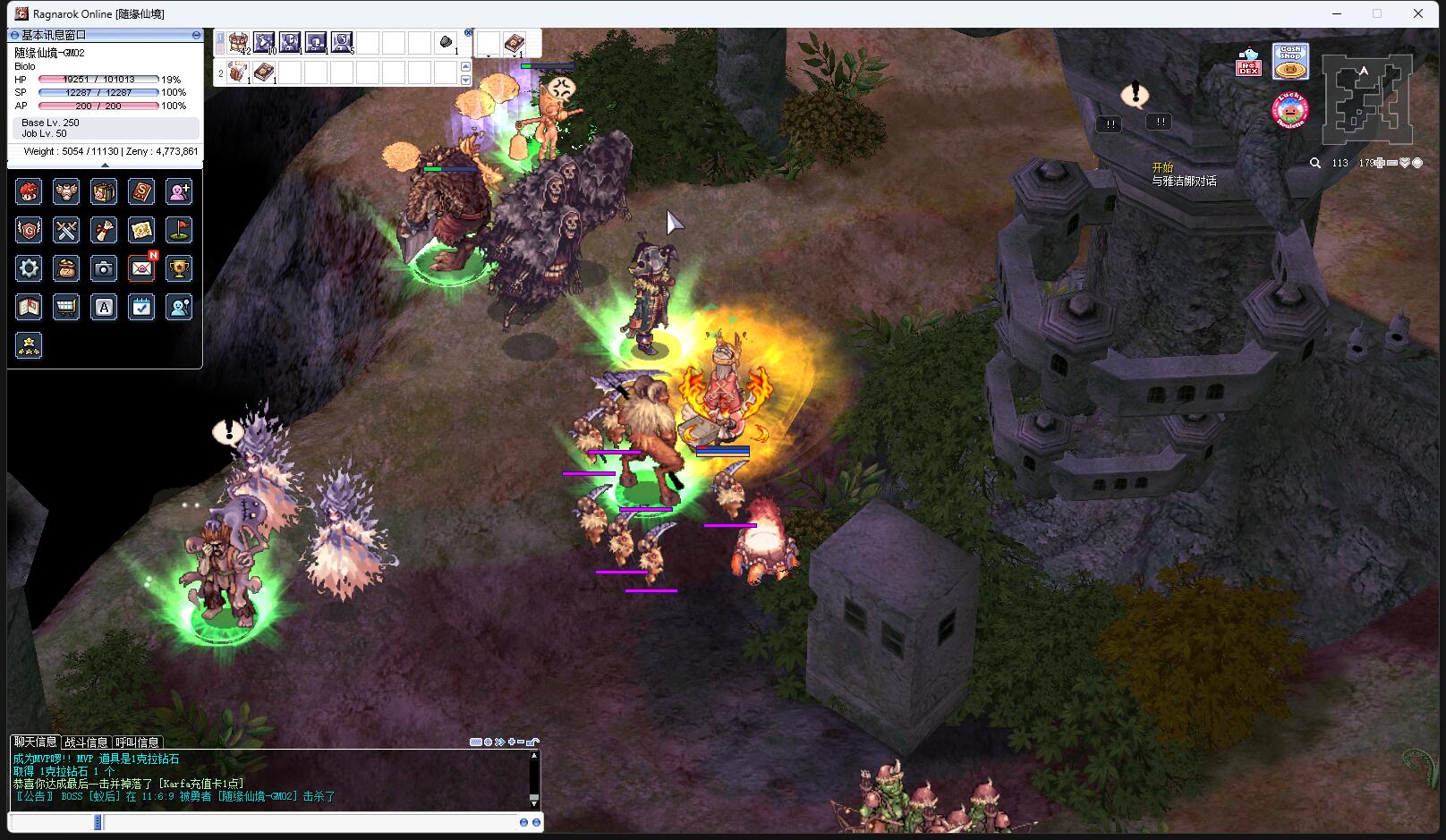The image size is (1446, 840).
Task: Use the first hotbar item with count 42
Action: 238,43
